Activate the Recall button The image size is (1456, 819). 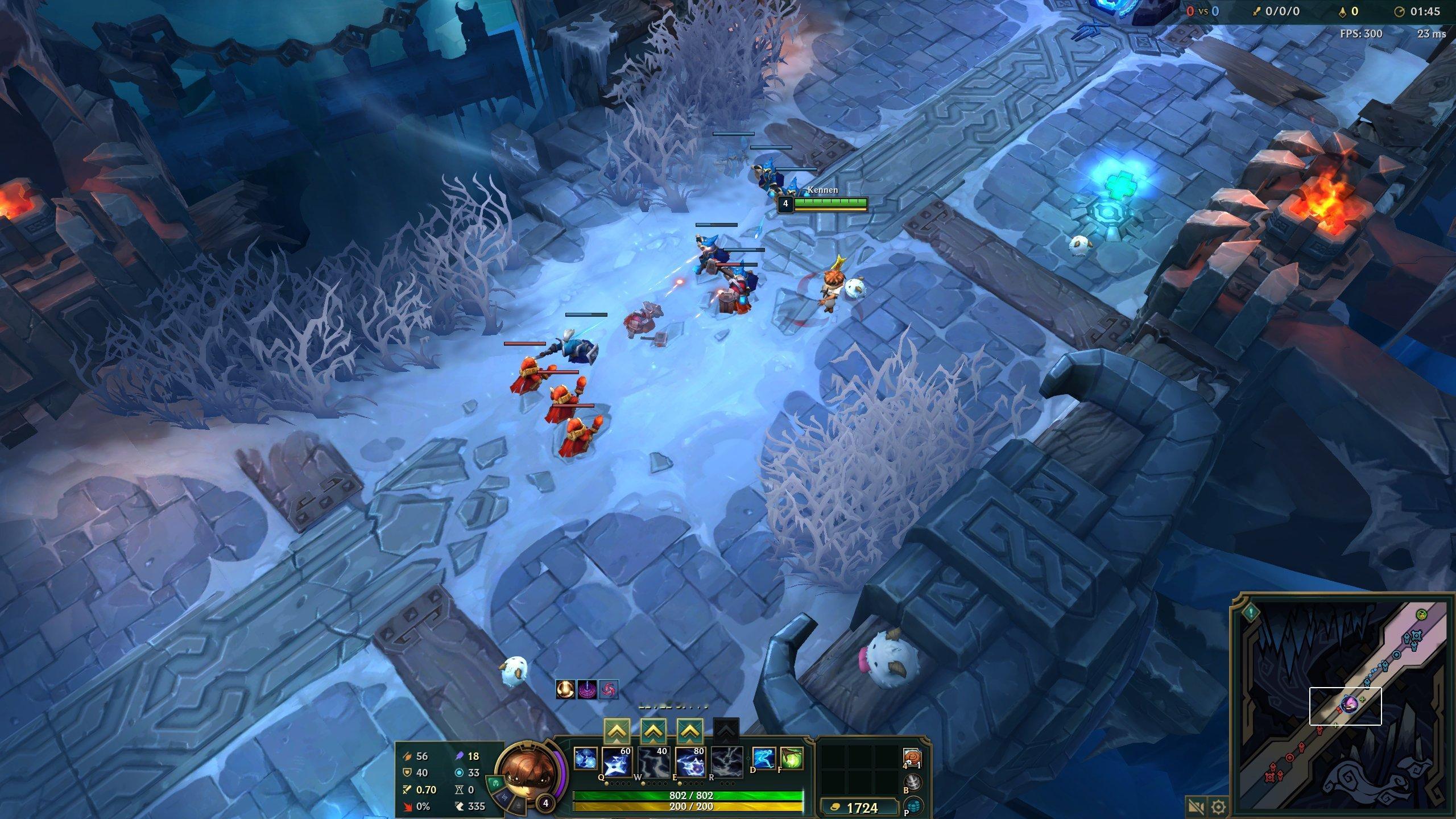pyautogui.click(x=912, y=782)
